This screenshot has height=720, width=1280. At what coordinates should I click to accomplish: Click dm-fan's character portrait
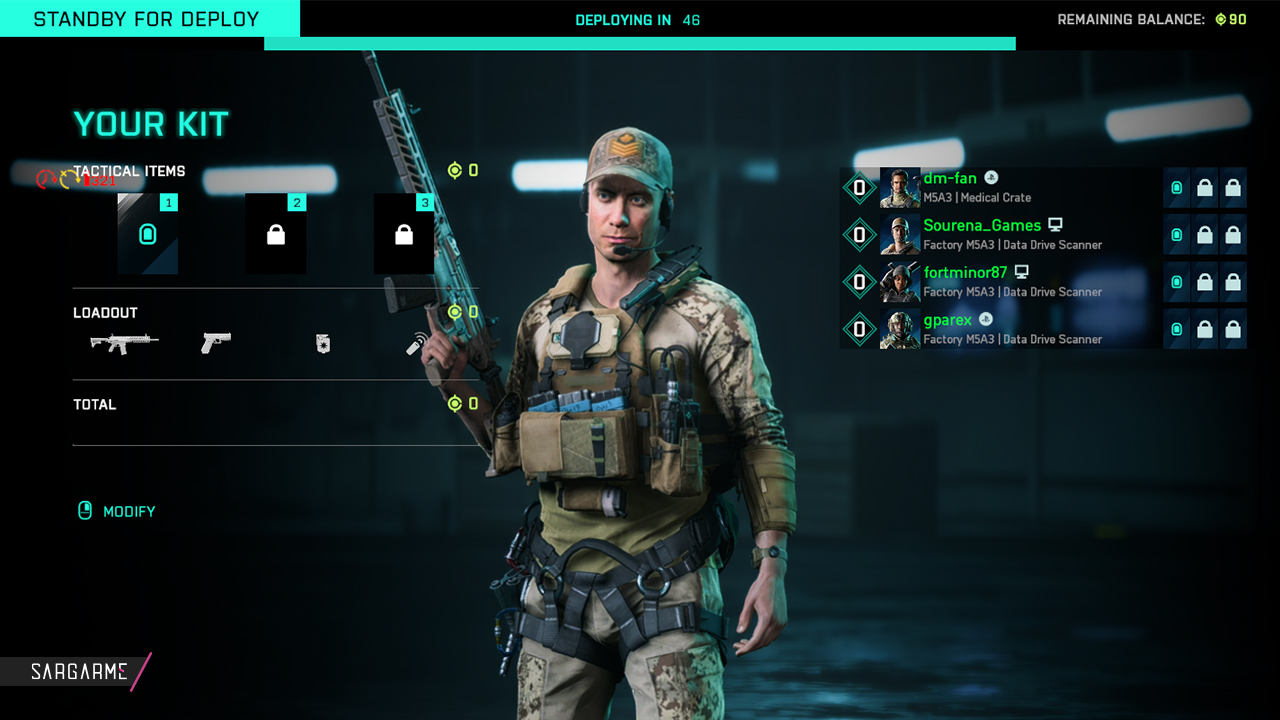pos(900,188)
